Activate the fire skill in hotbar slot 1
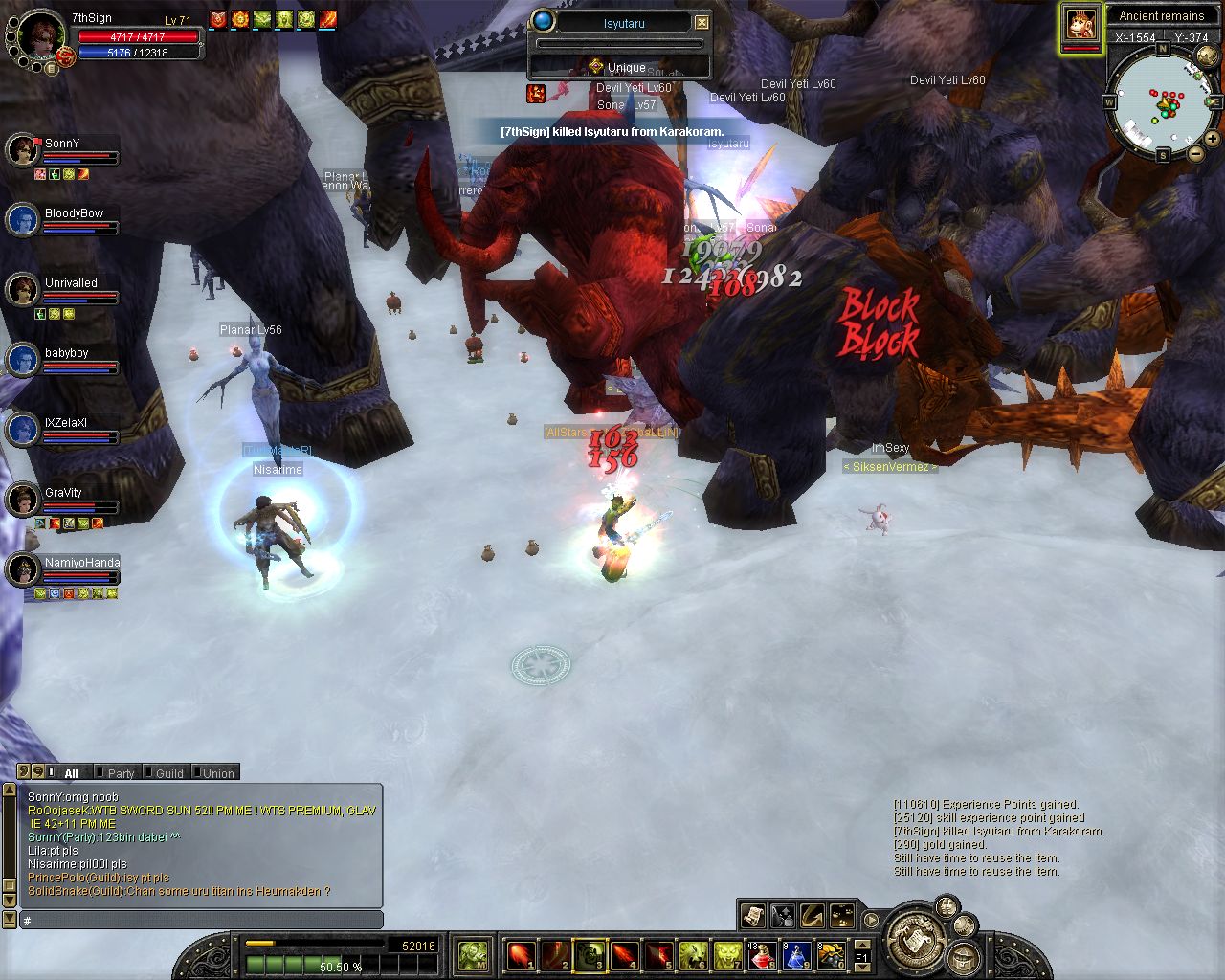 (x=520, y=955)
